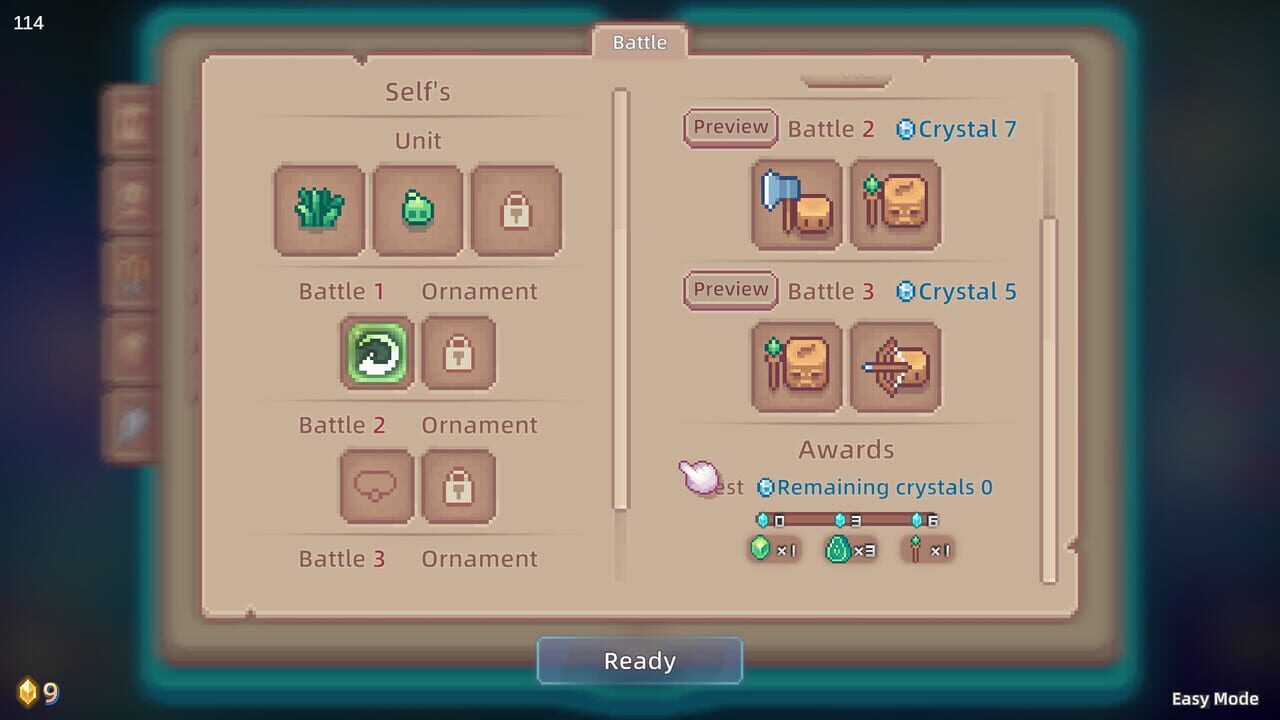Select the green slime unit

(x=417, y=210)
